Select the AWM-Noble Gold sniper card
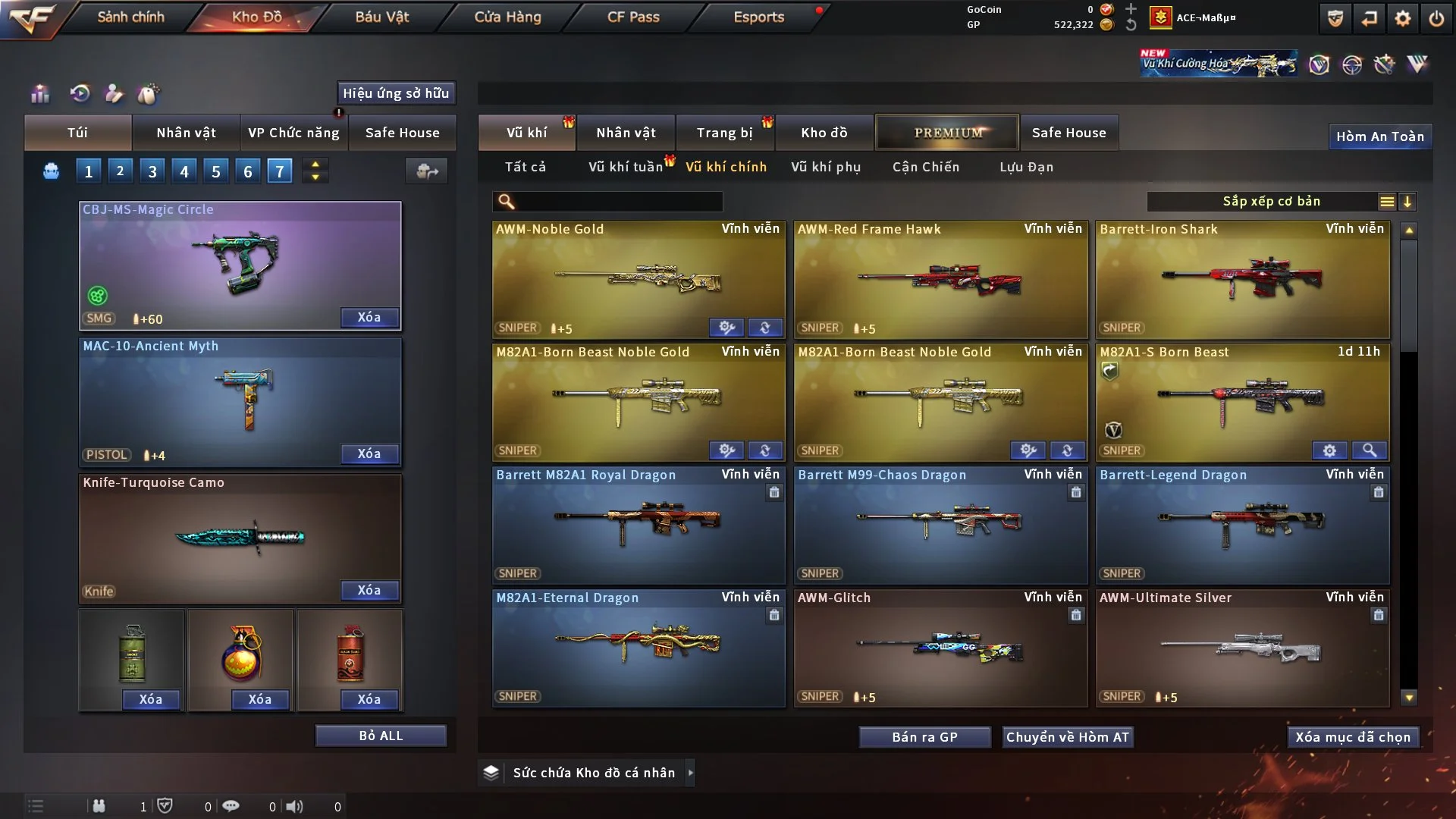1456x819 pixels. [x=638, y=279]
